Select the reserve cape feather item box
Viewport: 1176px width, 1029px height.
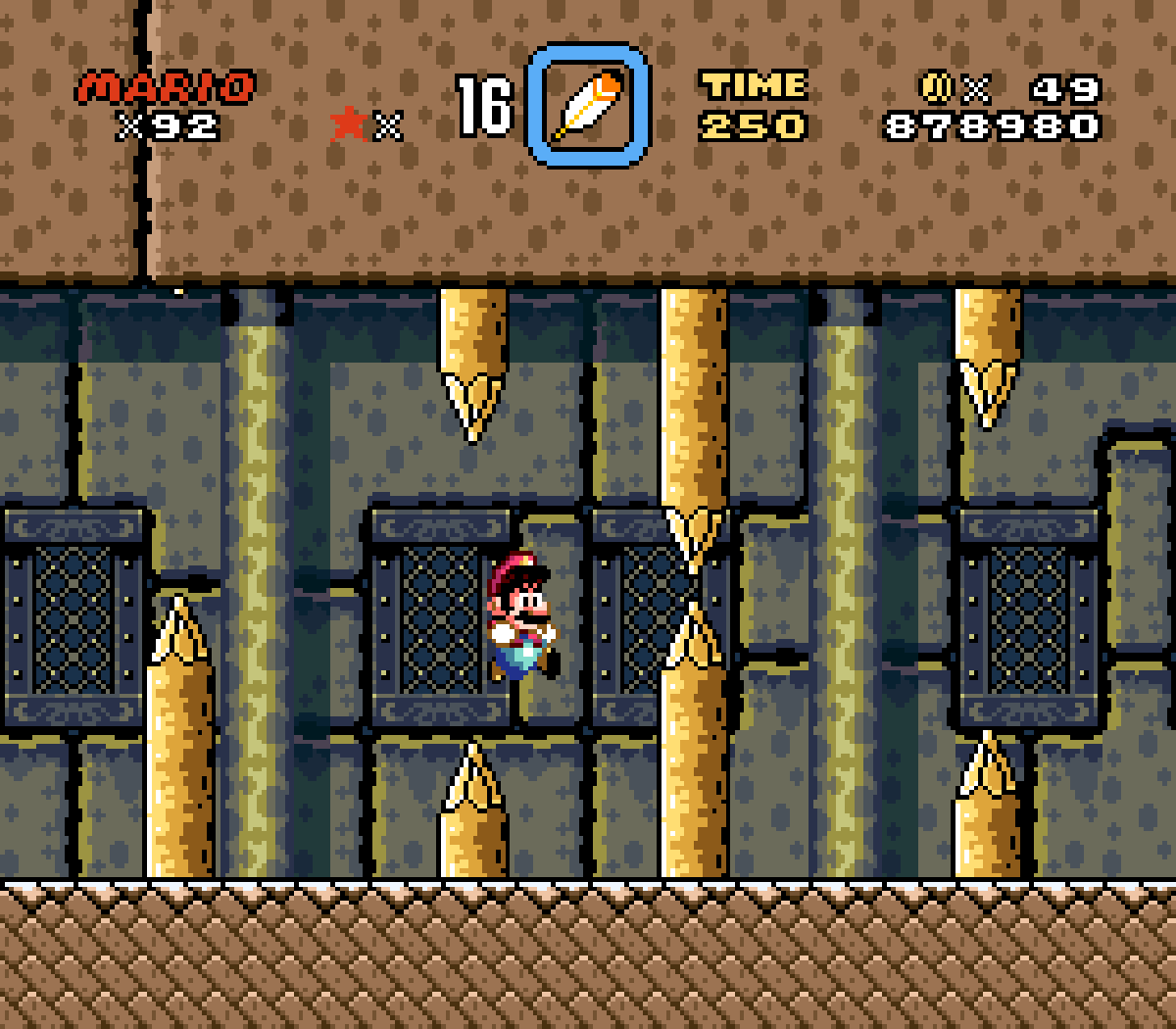[588, 105]
